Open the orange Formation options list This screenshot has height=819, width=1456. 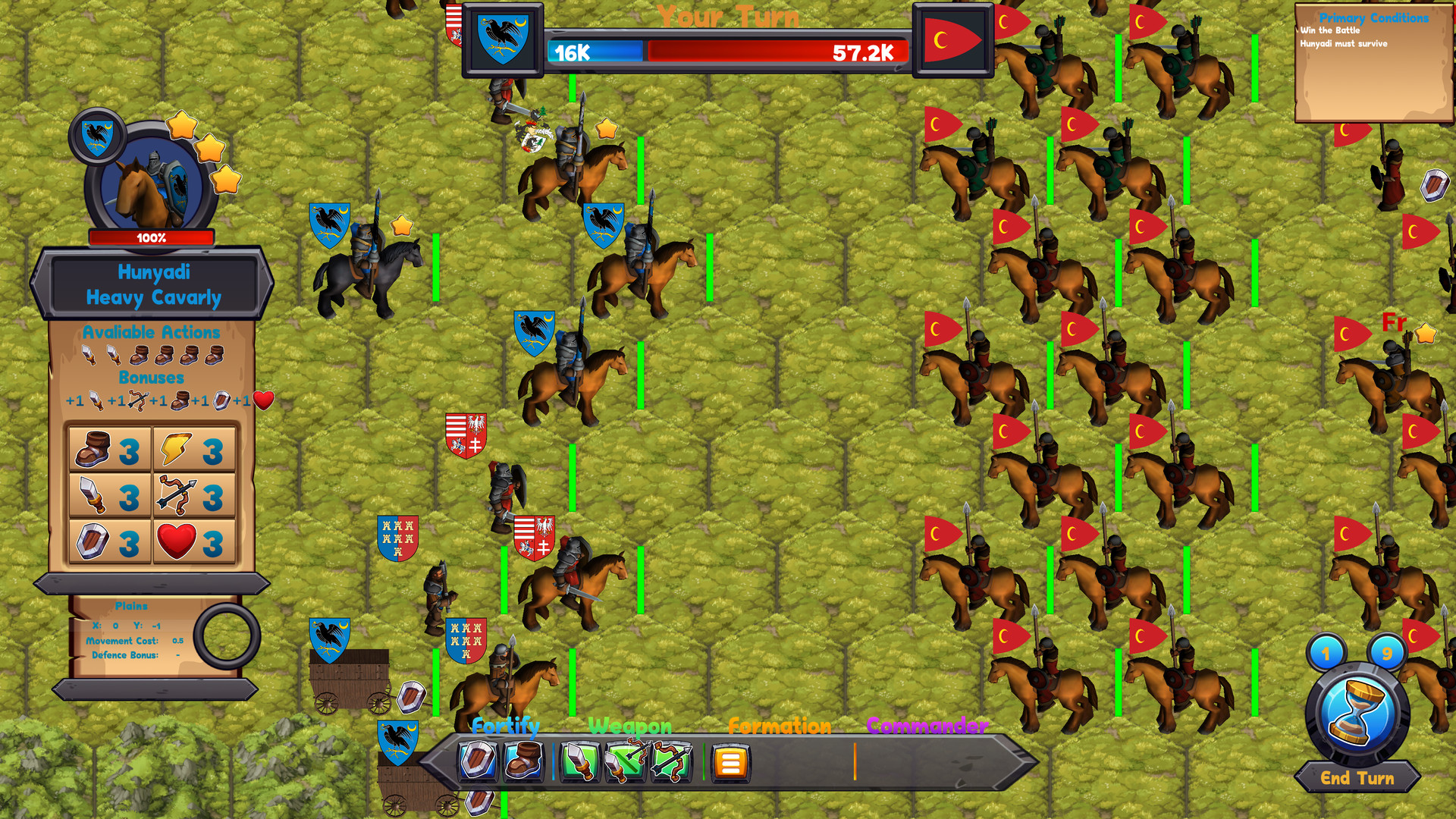tap(730, 761)
